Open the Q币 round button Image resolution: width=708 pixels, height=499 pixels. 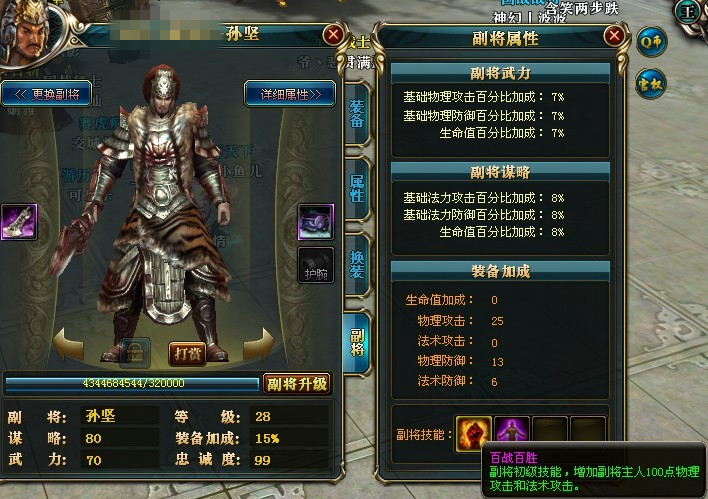point(652,42)
